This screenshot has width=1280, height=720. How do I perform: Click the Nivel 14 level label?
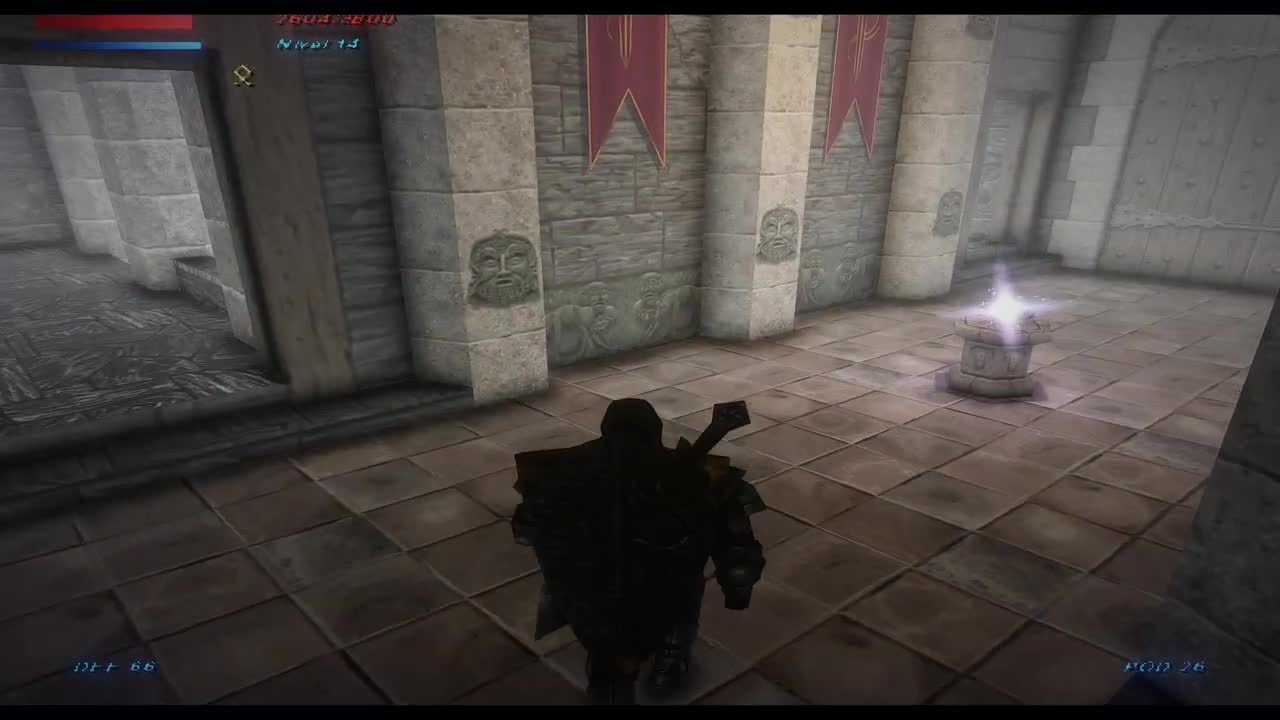pyautogui.click(x=315, y=42)
